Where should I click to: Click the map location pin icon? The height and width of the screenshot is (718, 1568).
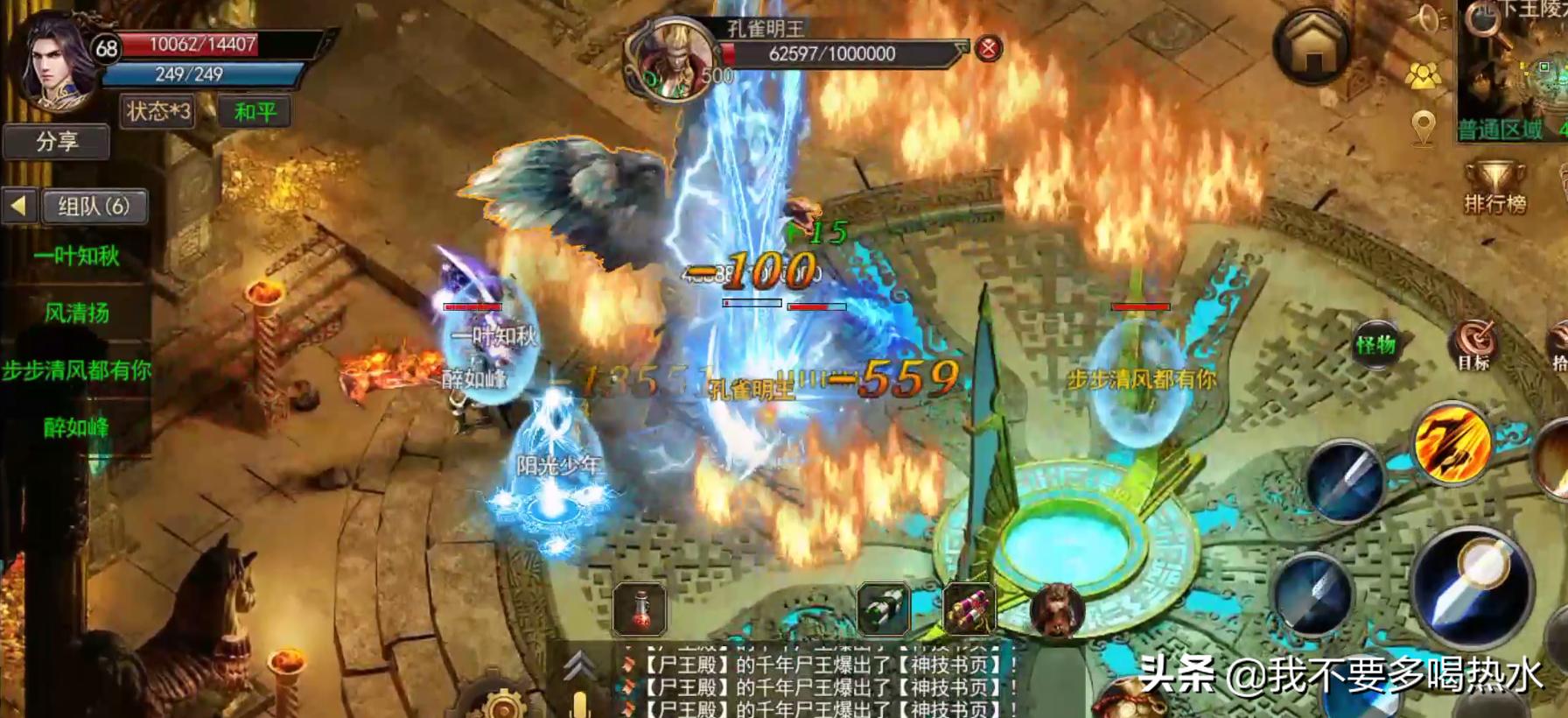pyautogui.click(x=1424, y=128)
